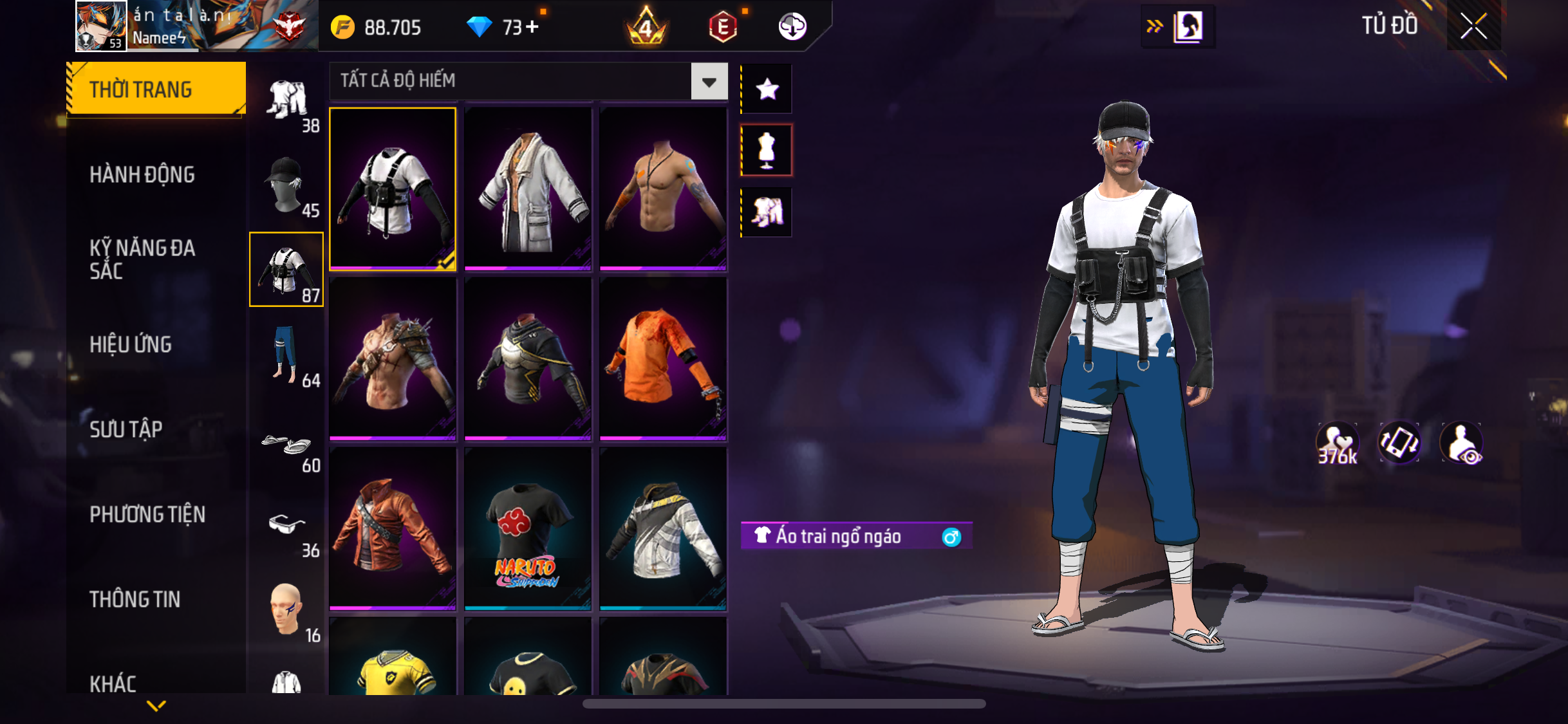Select the Hiệu Ứng category
This screenshot has height=724, width=1568.
pyautogui.click(x=131, y=344)
